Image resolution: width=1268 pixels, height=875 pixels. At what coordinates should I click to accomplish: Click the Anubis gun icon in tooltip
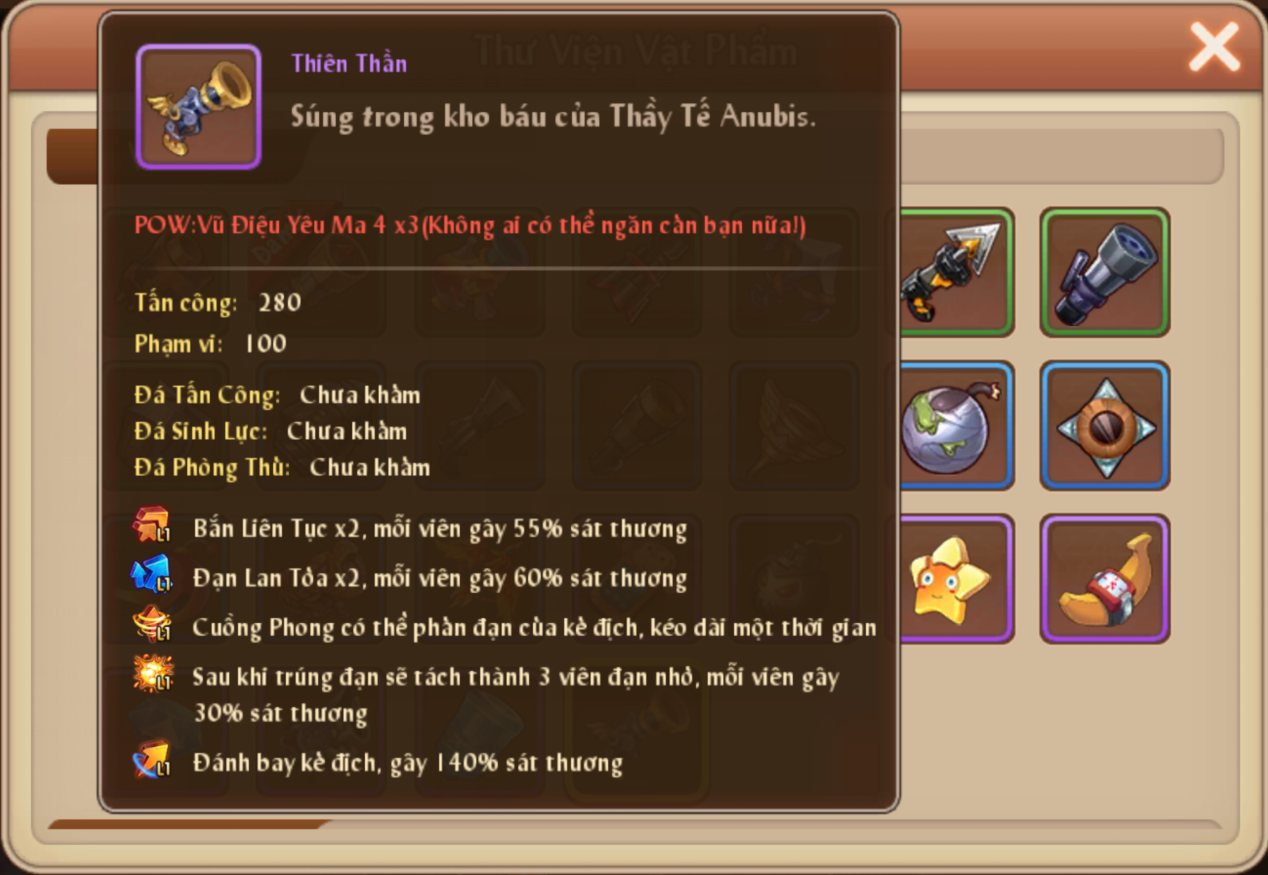pos(198,107)
